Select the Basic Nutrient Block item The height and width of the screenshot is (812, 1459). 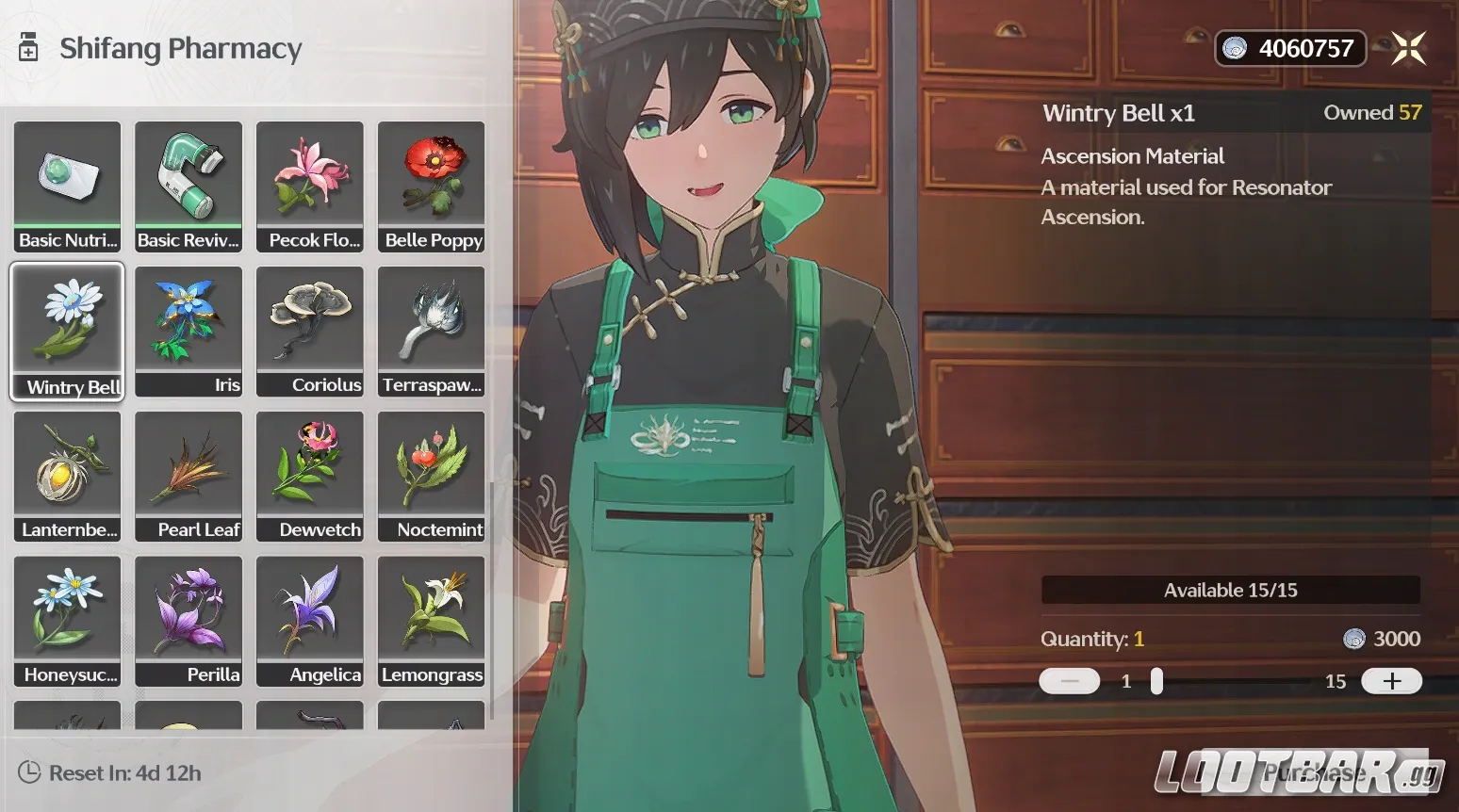pos(67,186)
